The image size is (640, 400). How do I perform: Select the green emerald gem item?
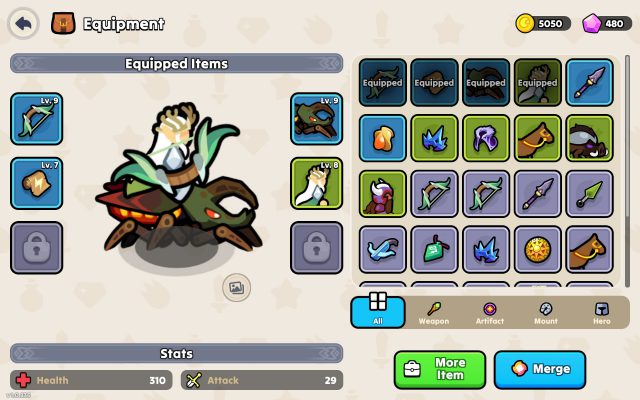pos(434,250)
